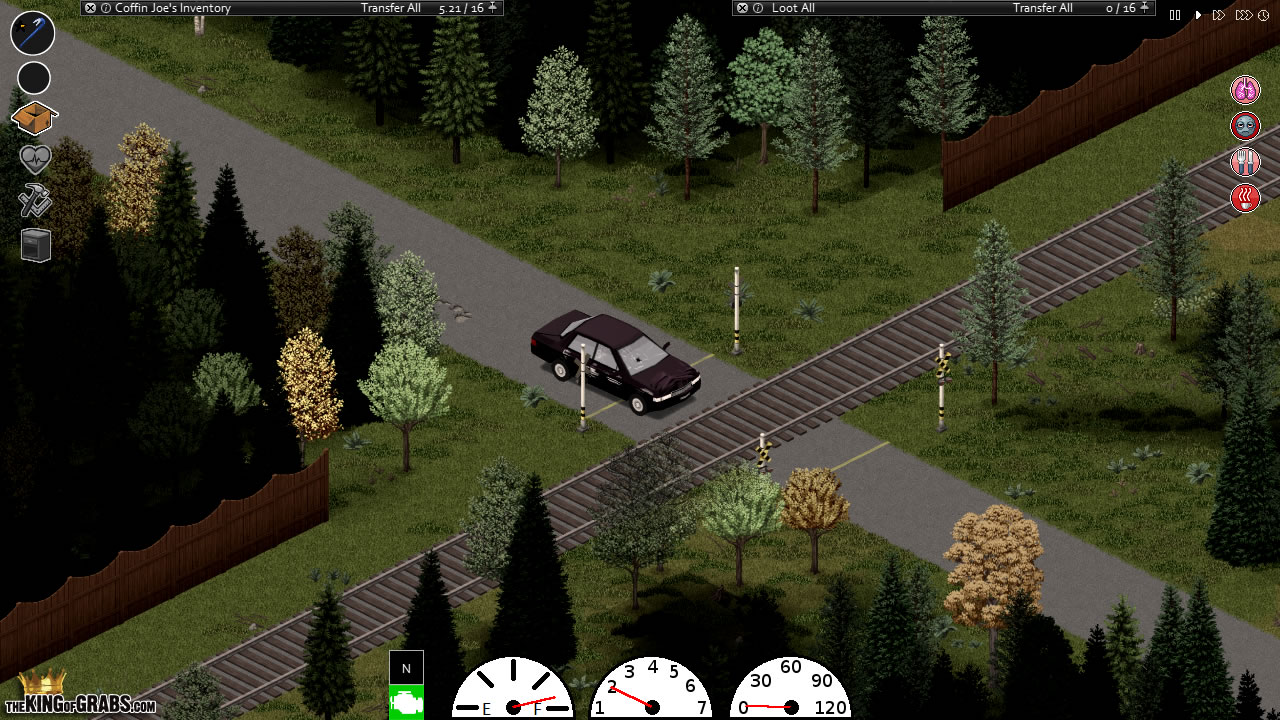The height and width of the screenshot is (720, 1280).
Task: Open info icon on the loot panel
Action: pos(756,8)
